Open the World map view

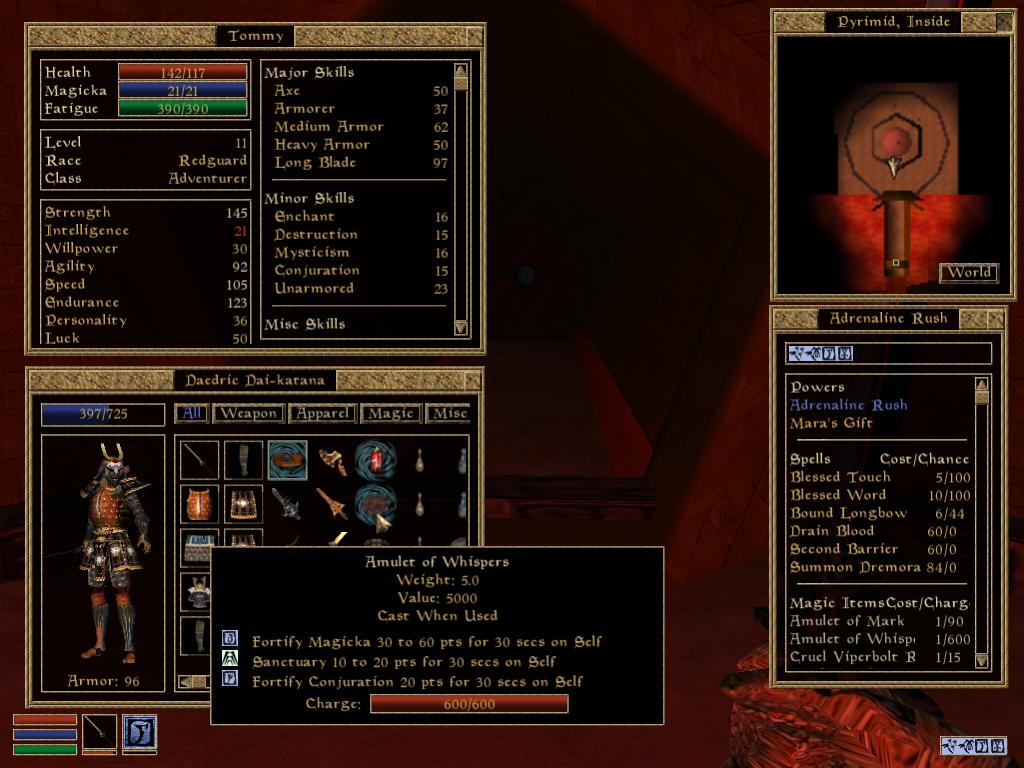(969, 272)
